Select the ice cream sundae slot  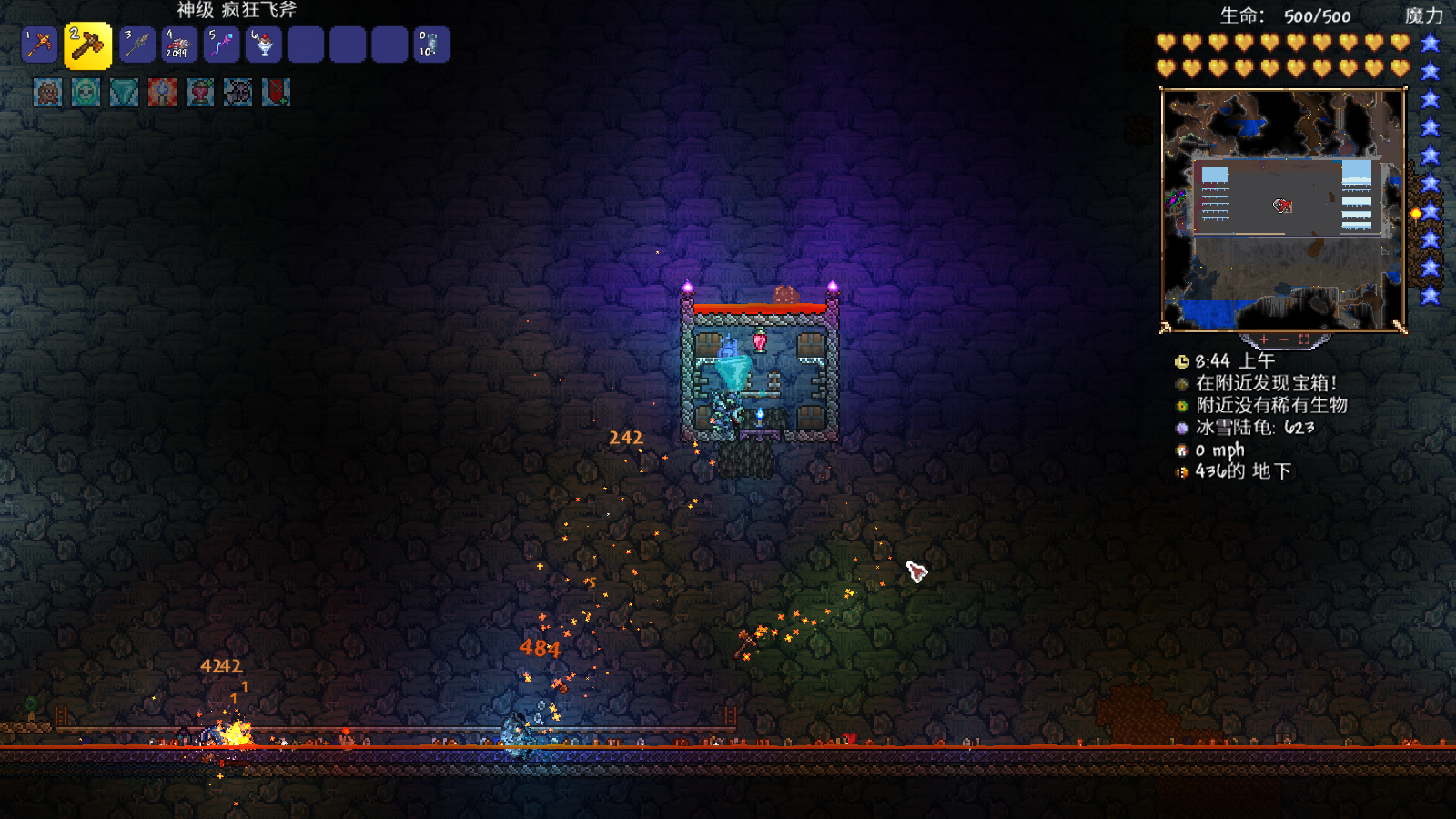(263, 45)
